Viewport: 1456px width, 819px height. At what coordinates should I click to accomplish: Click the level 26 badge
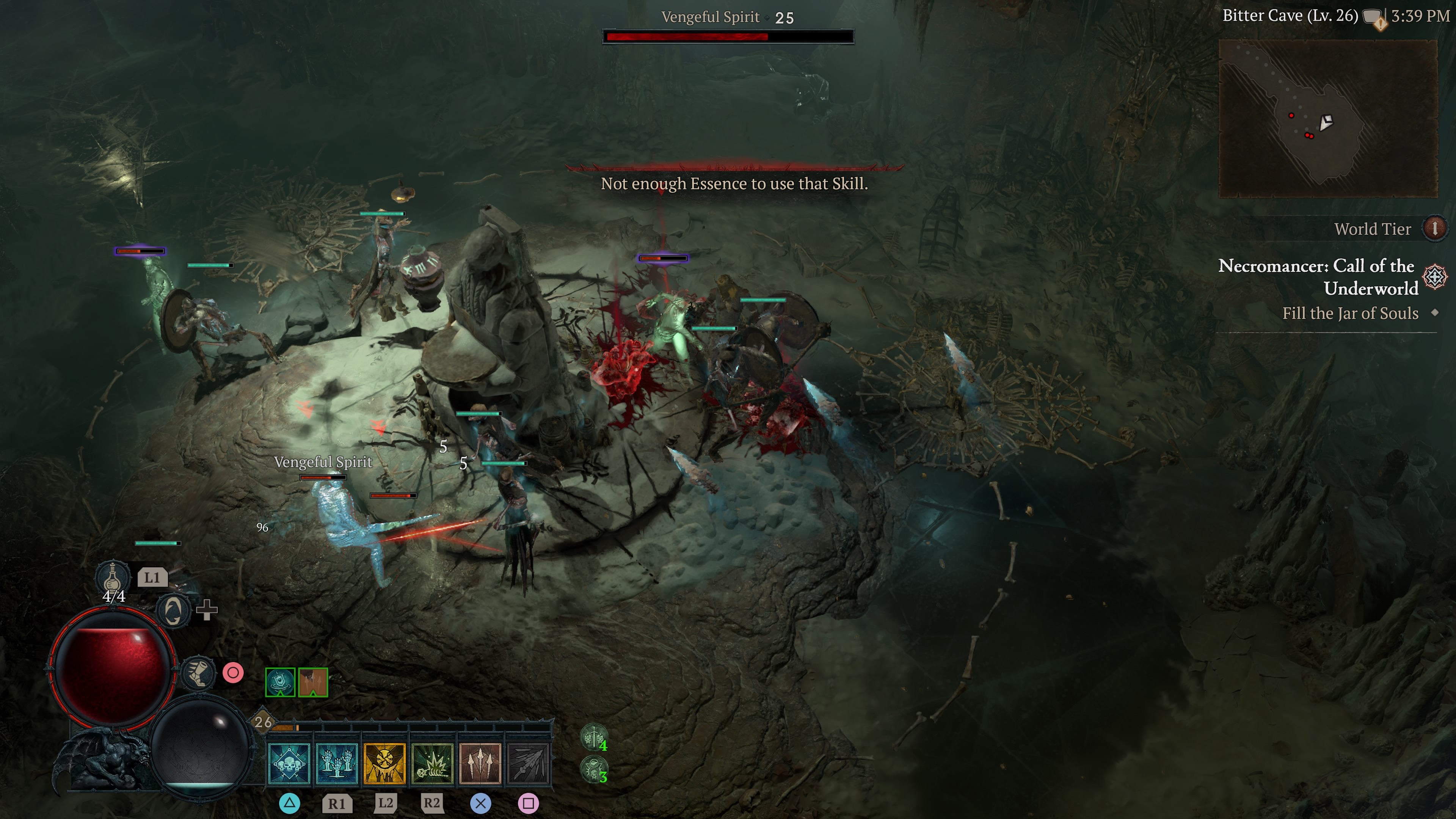[x=263, y=722]
